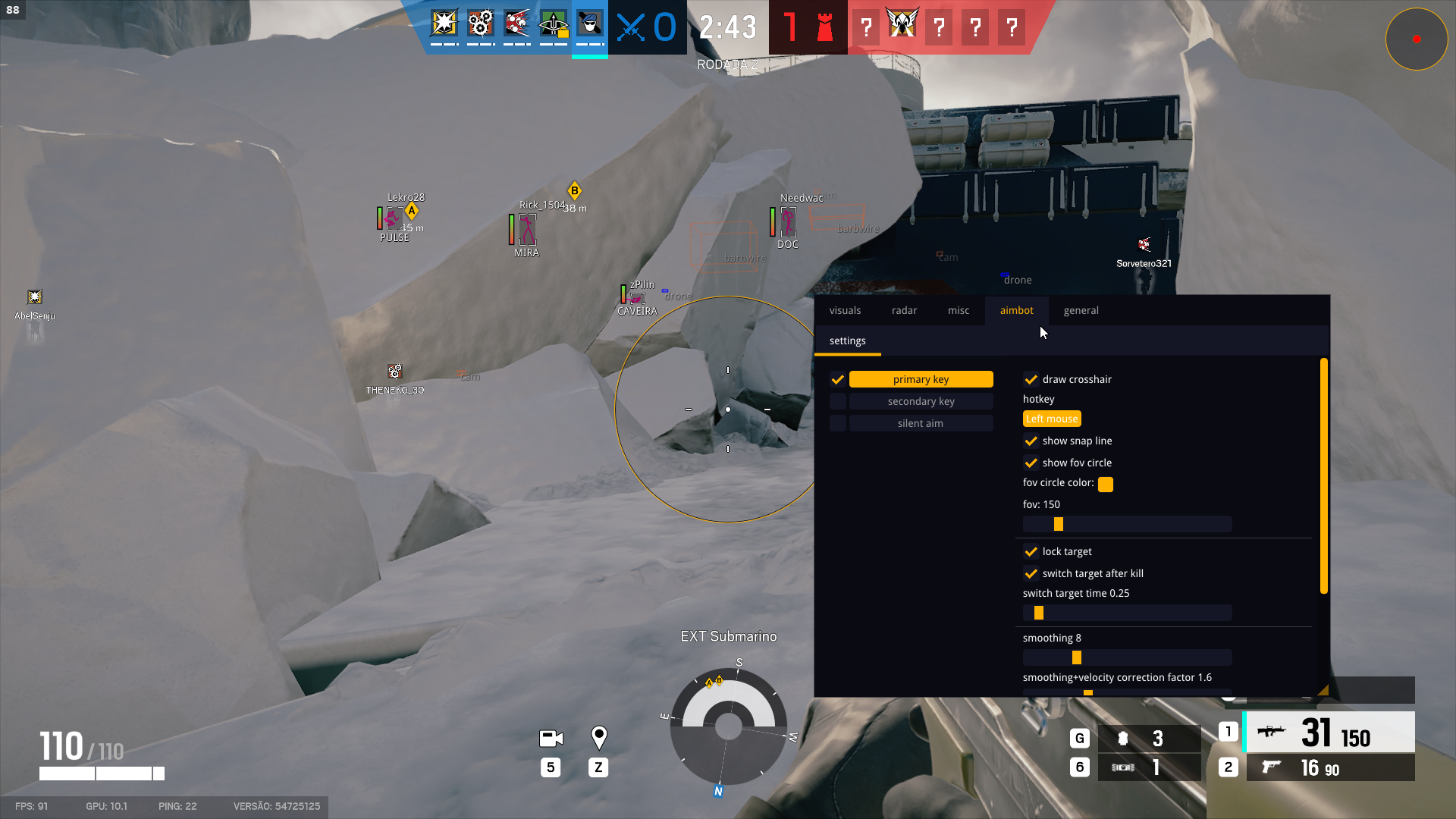This screenshot has height=819, width=1456.
Task: Select the gadget icon next to the 6 key
Action: point(1122,767)
